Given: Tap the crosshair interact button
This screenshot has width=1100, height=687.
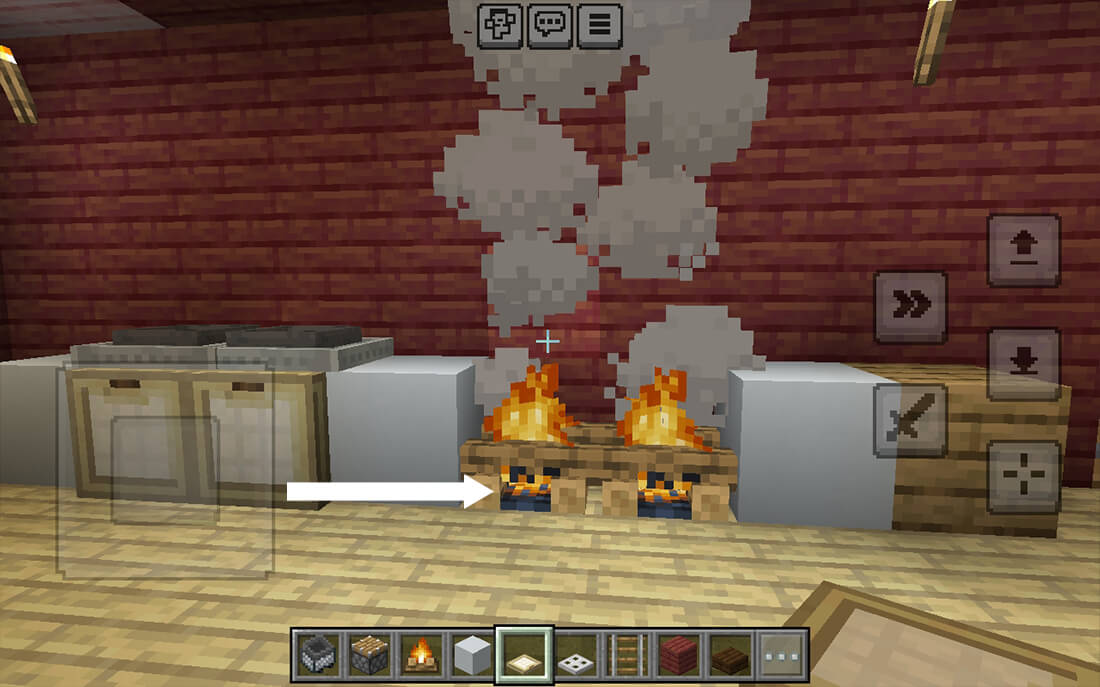Looking at the screenshot, I should (1023, 477).
